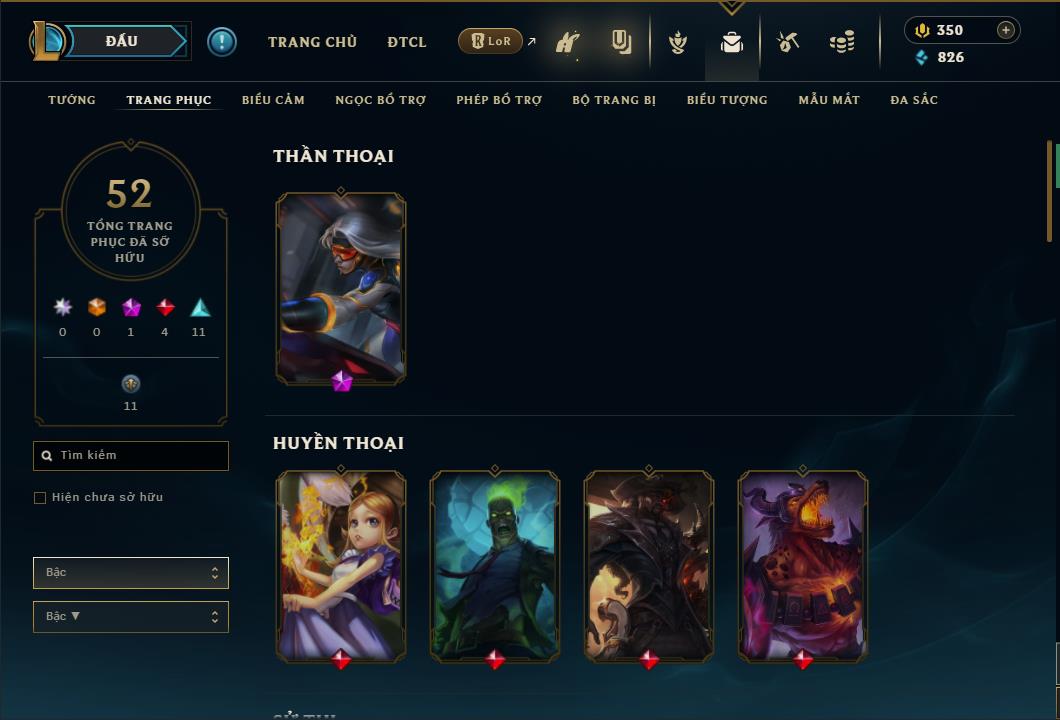The width and height of the screenshot is (1060, 720).
Task: View the MẪU MẮT tab
Action: pos(829,100)
